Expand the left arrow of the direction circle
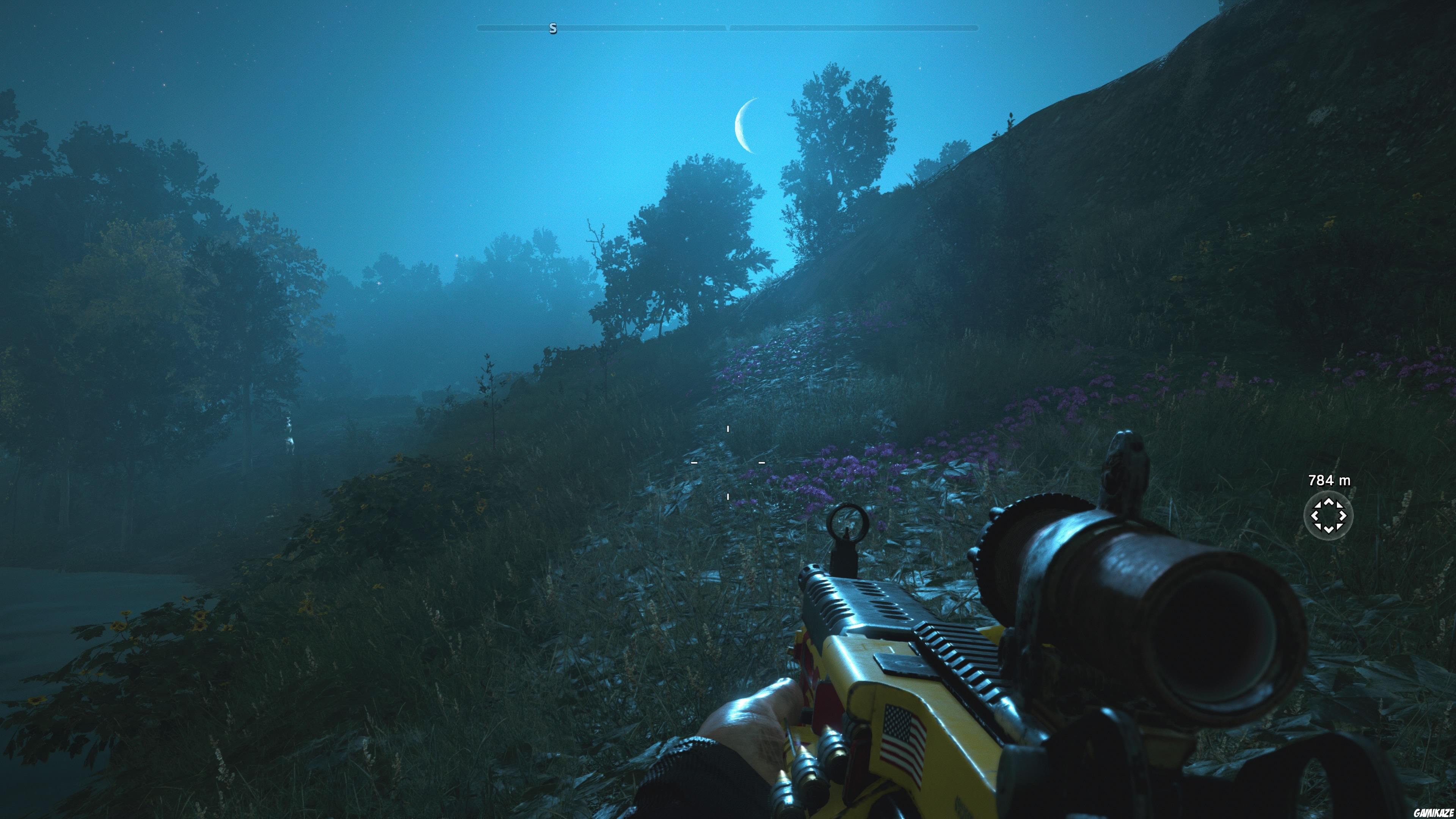 click(x=1316, y=516)
